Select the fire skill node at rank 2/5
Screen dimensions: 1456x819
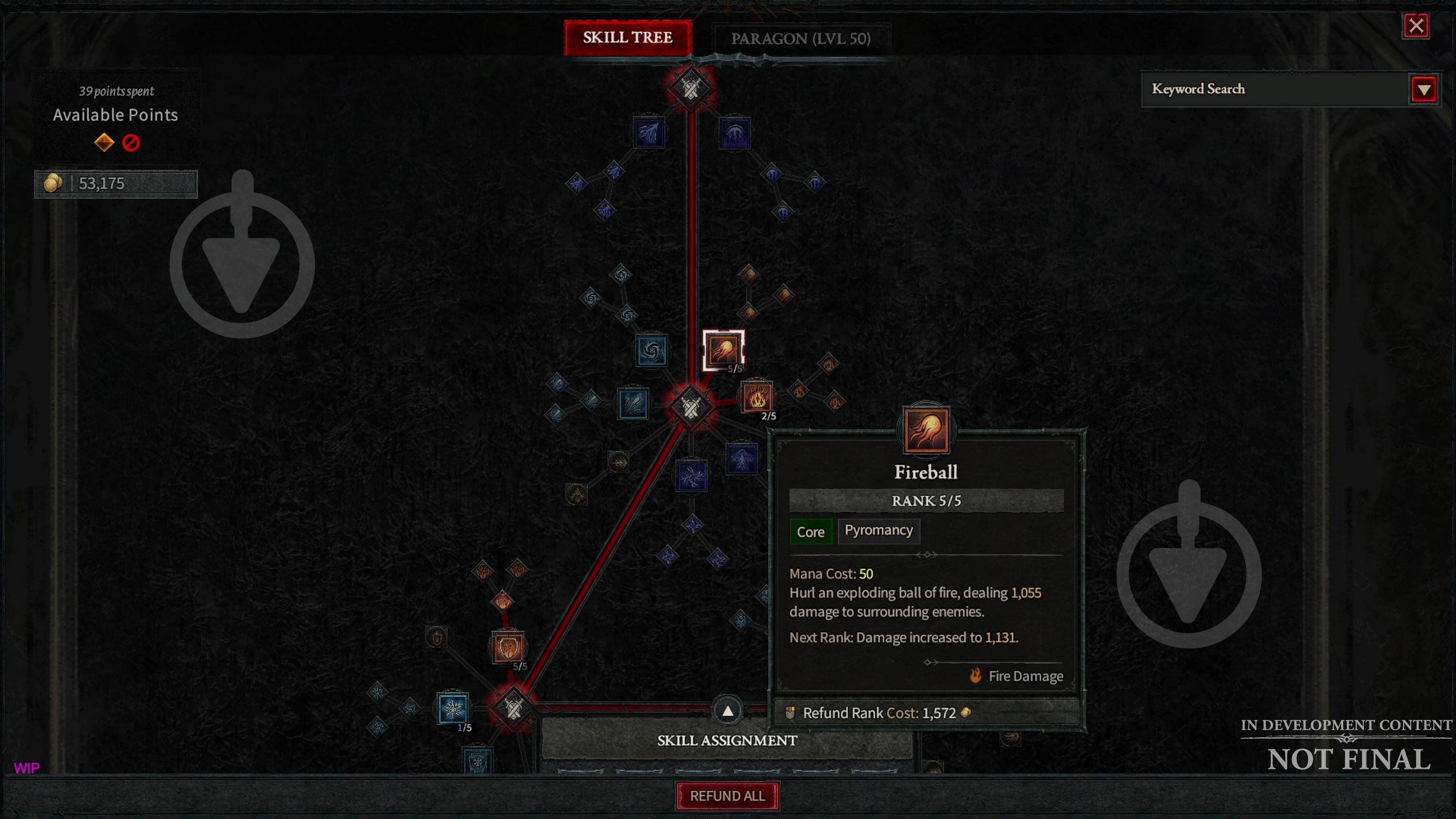[x=757, y=396]
